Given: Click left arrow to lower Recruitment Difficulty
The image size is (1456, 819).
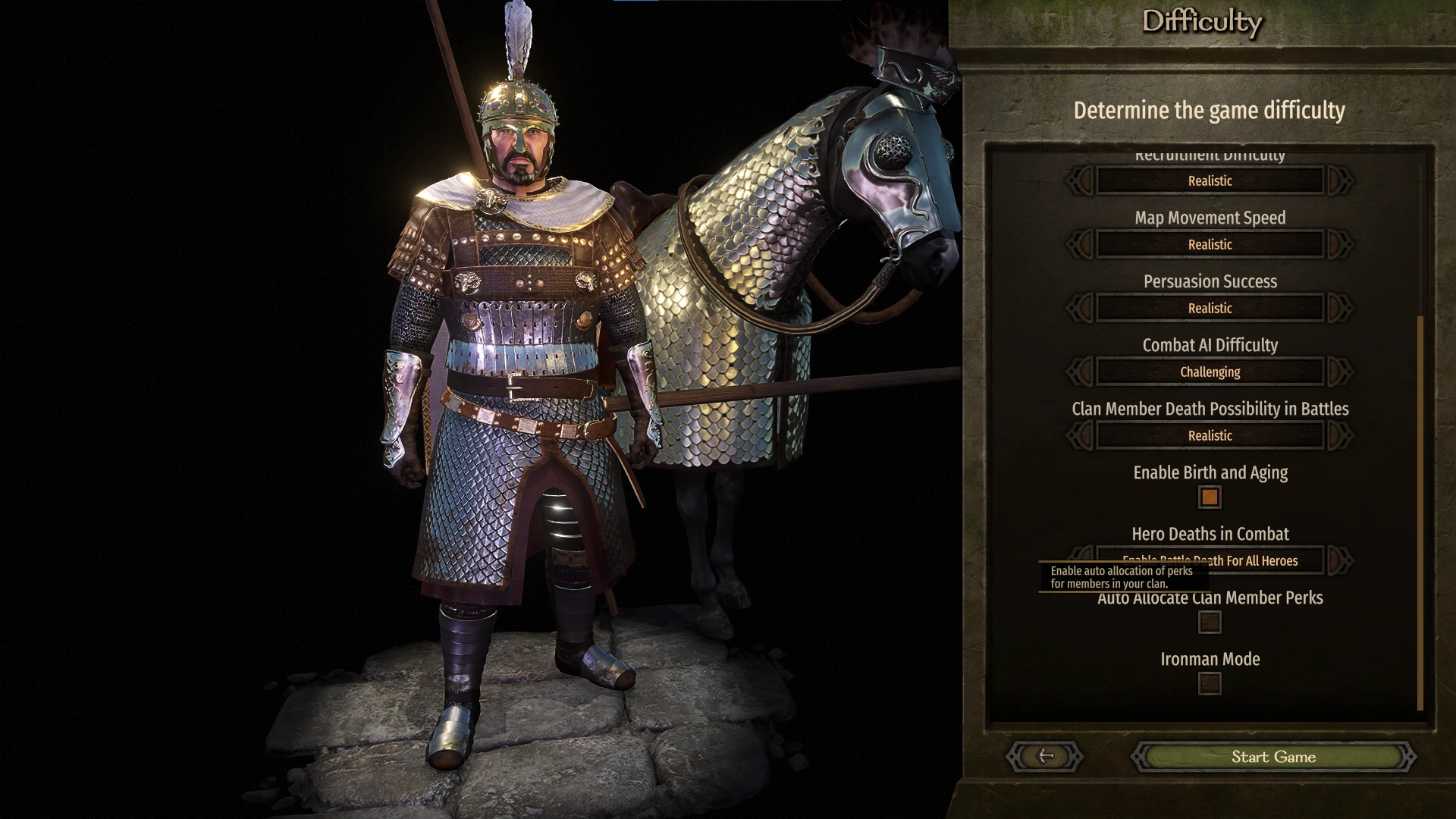Looking at the screenshot, I should coord(1080,180).
